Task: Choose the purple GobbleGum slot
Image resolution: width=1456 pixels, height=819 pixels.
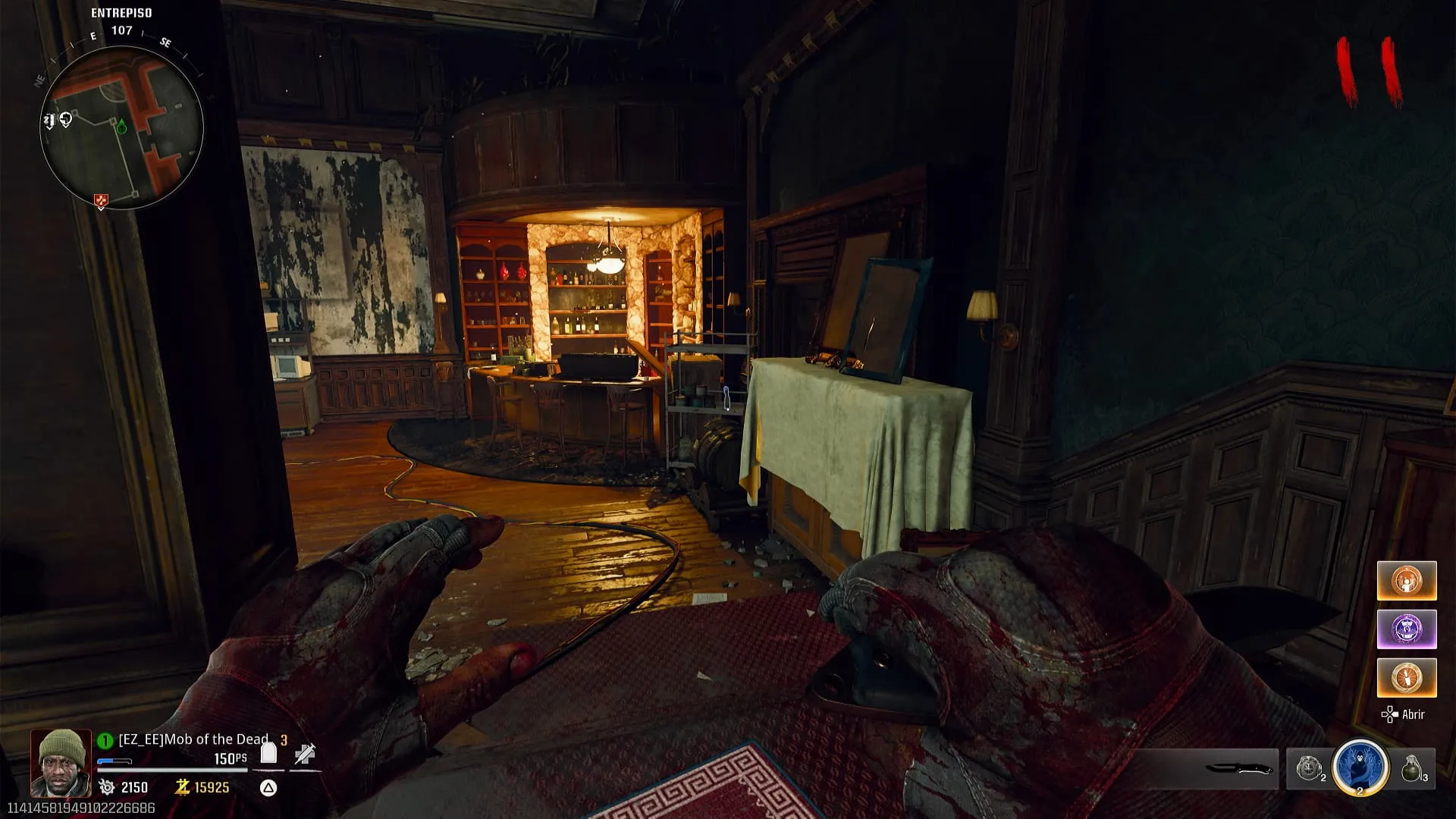Action: pos(1406,629)
